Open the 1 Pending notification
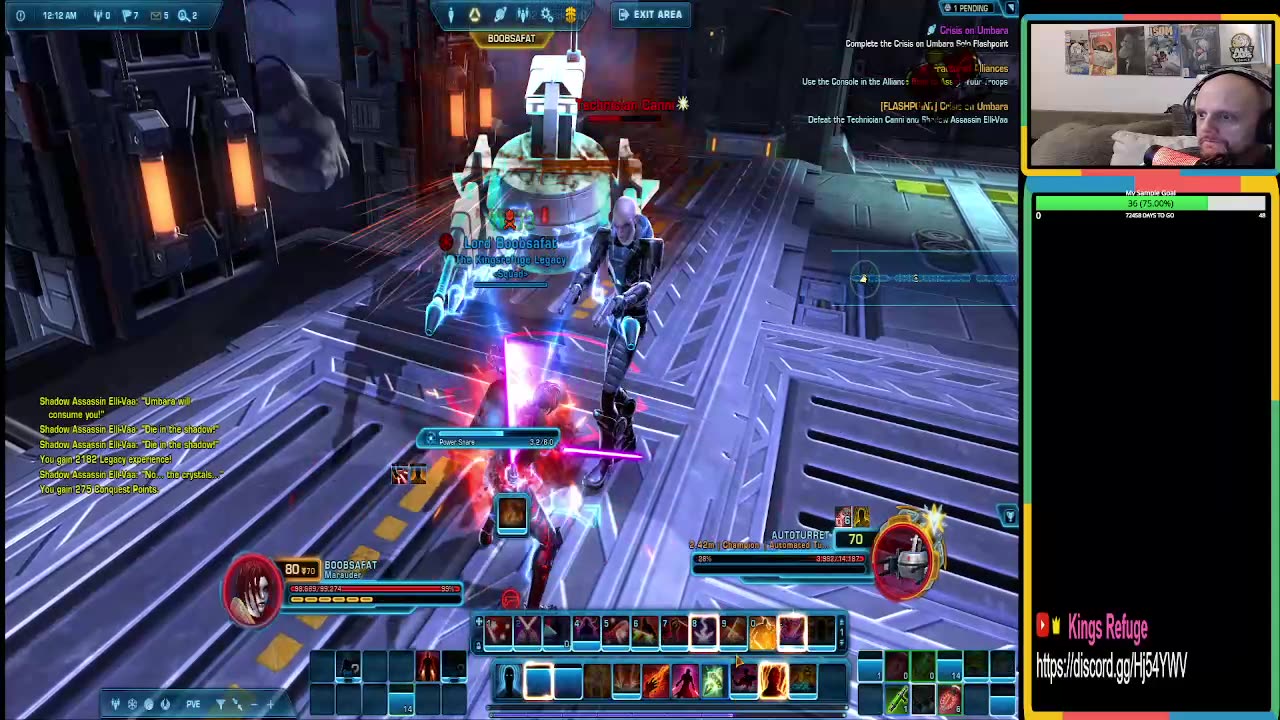The height and width of the screenshot is (720, 1280). pos(966,8)
